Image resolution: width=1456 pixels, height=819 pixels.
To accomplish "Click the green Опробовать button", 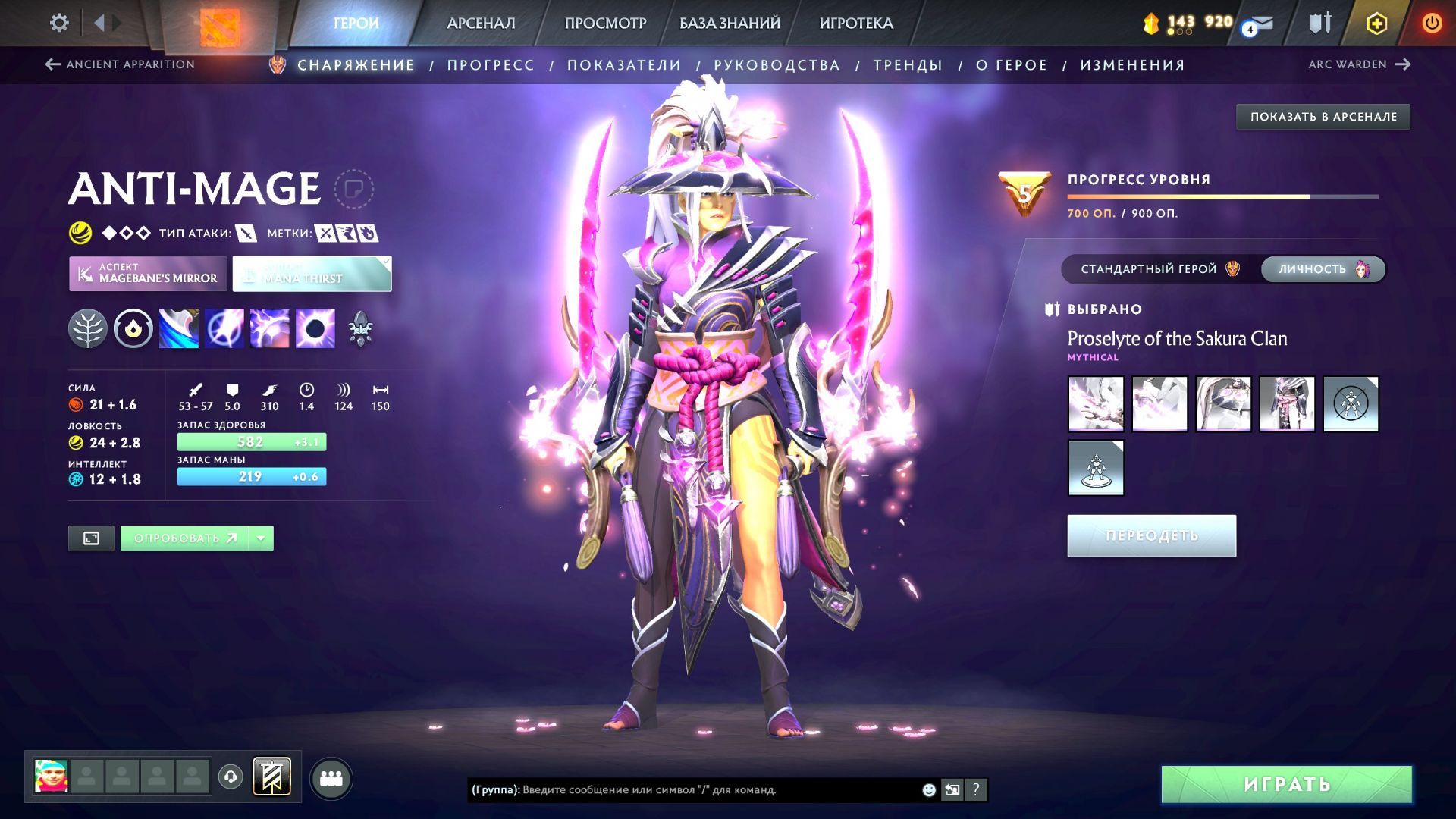I will tap(185, 538).
